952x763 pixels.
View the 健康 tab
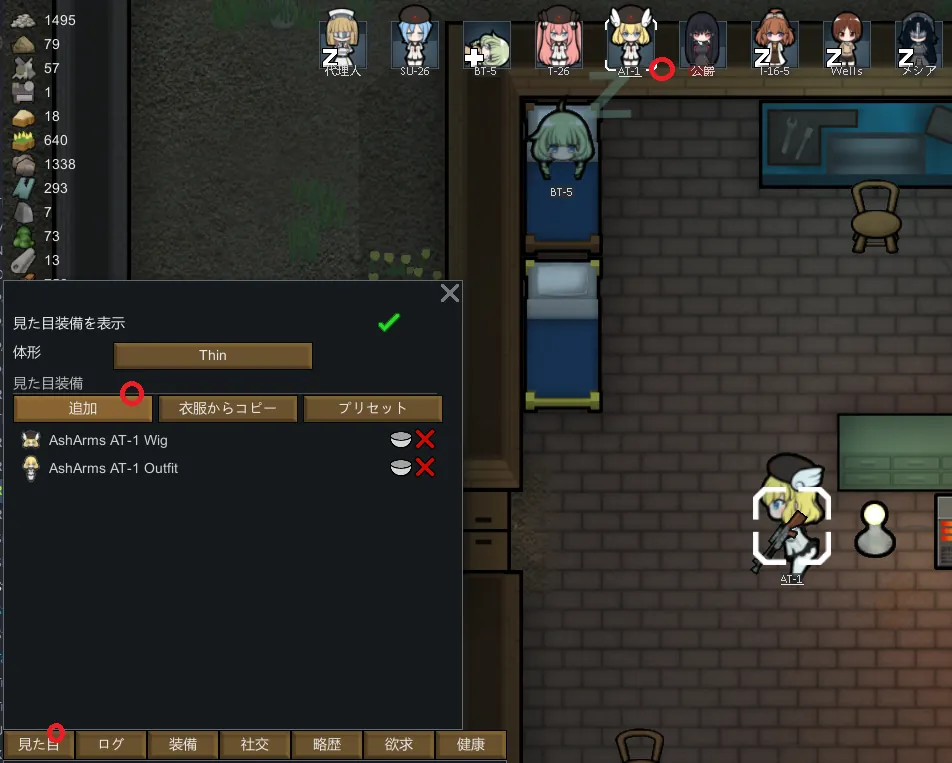[x=471, y=745]
